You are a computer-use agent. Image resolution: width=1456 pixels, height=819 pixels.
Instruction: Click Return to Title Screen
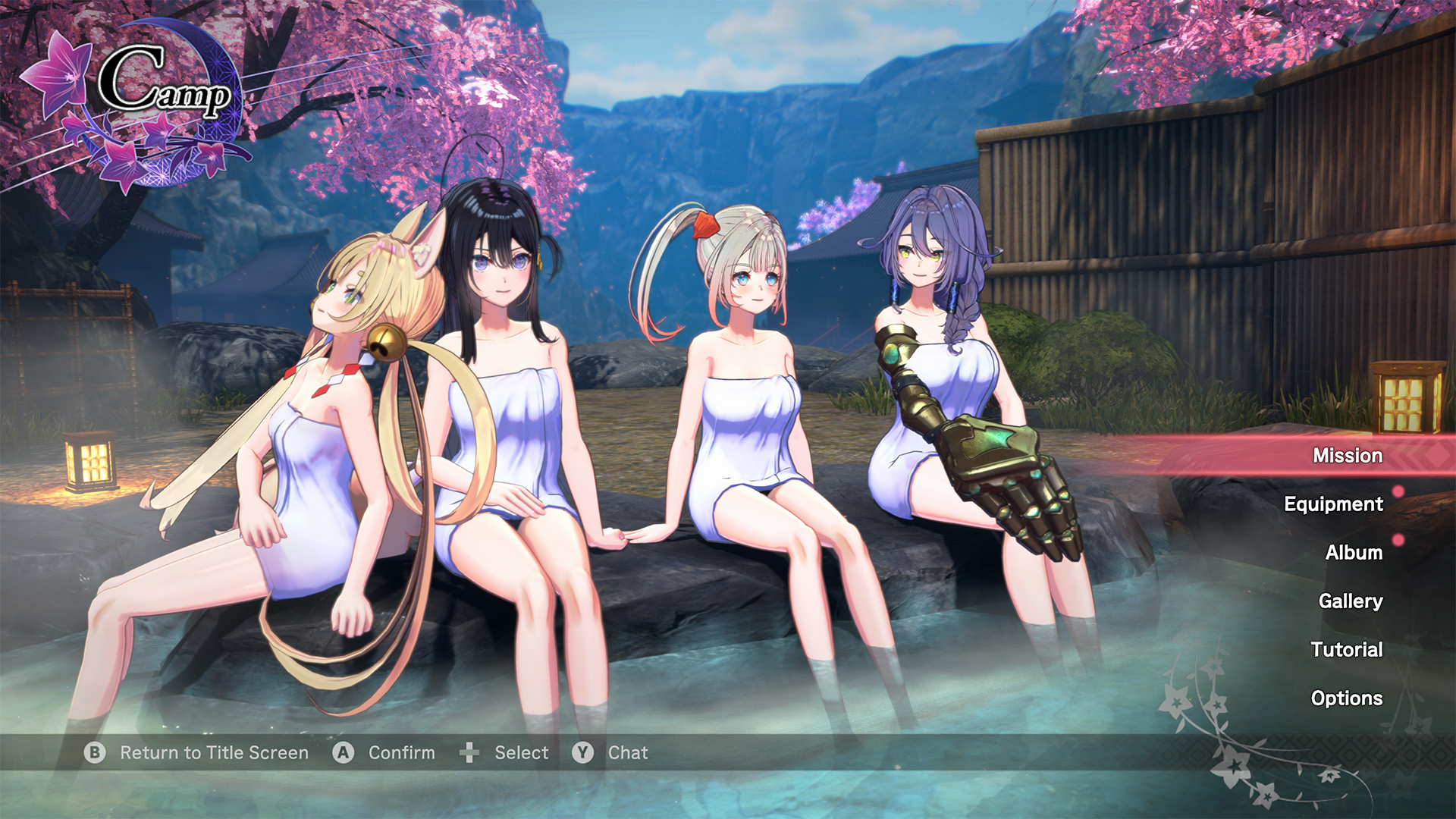click(x=213, y=753)
